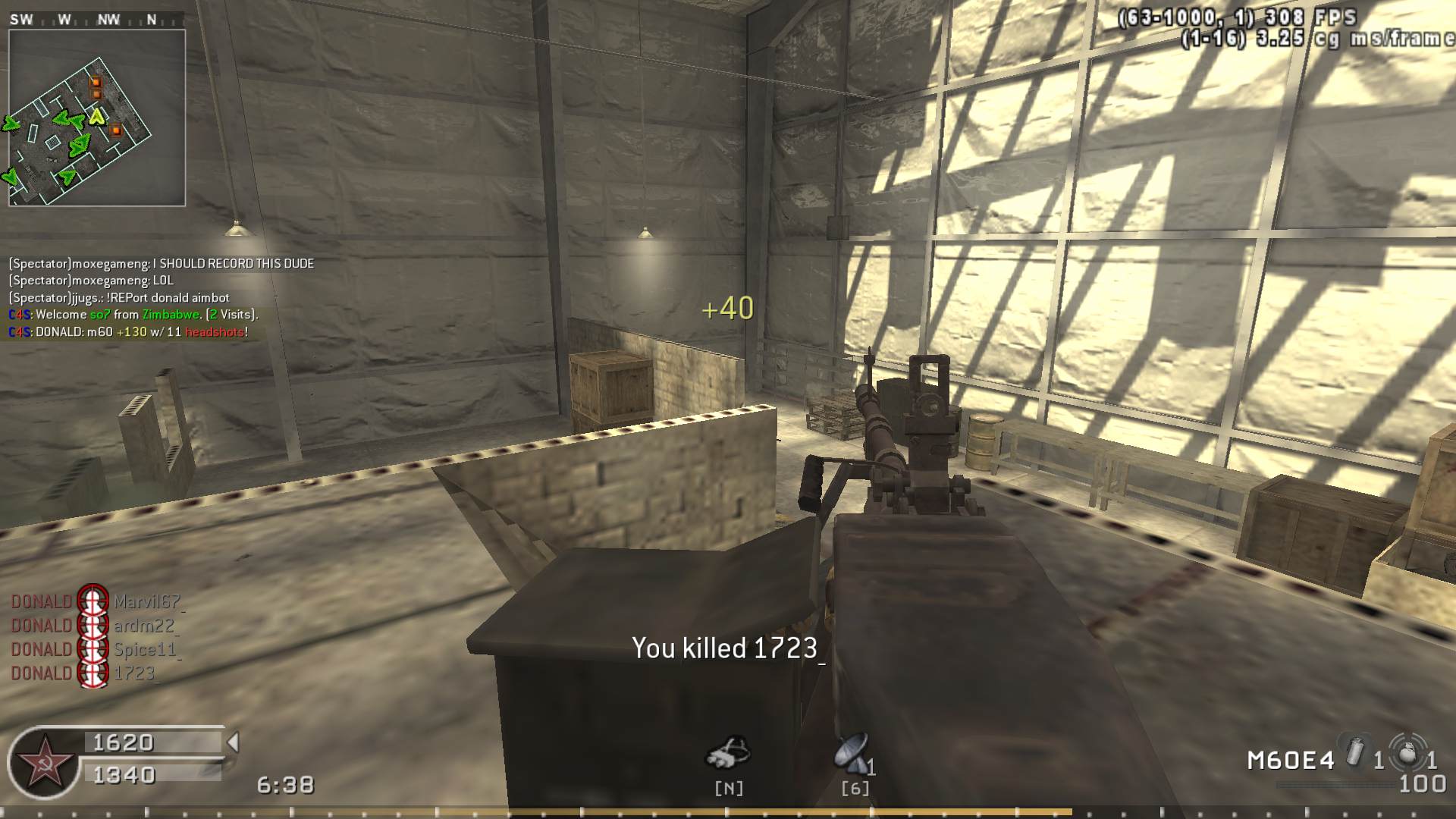Select the Spice11 kill feed row
Image resolution: width=1456 pixels, height=819 pixels.
pyautogui.click(x=94, y=650)
